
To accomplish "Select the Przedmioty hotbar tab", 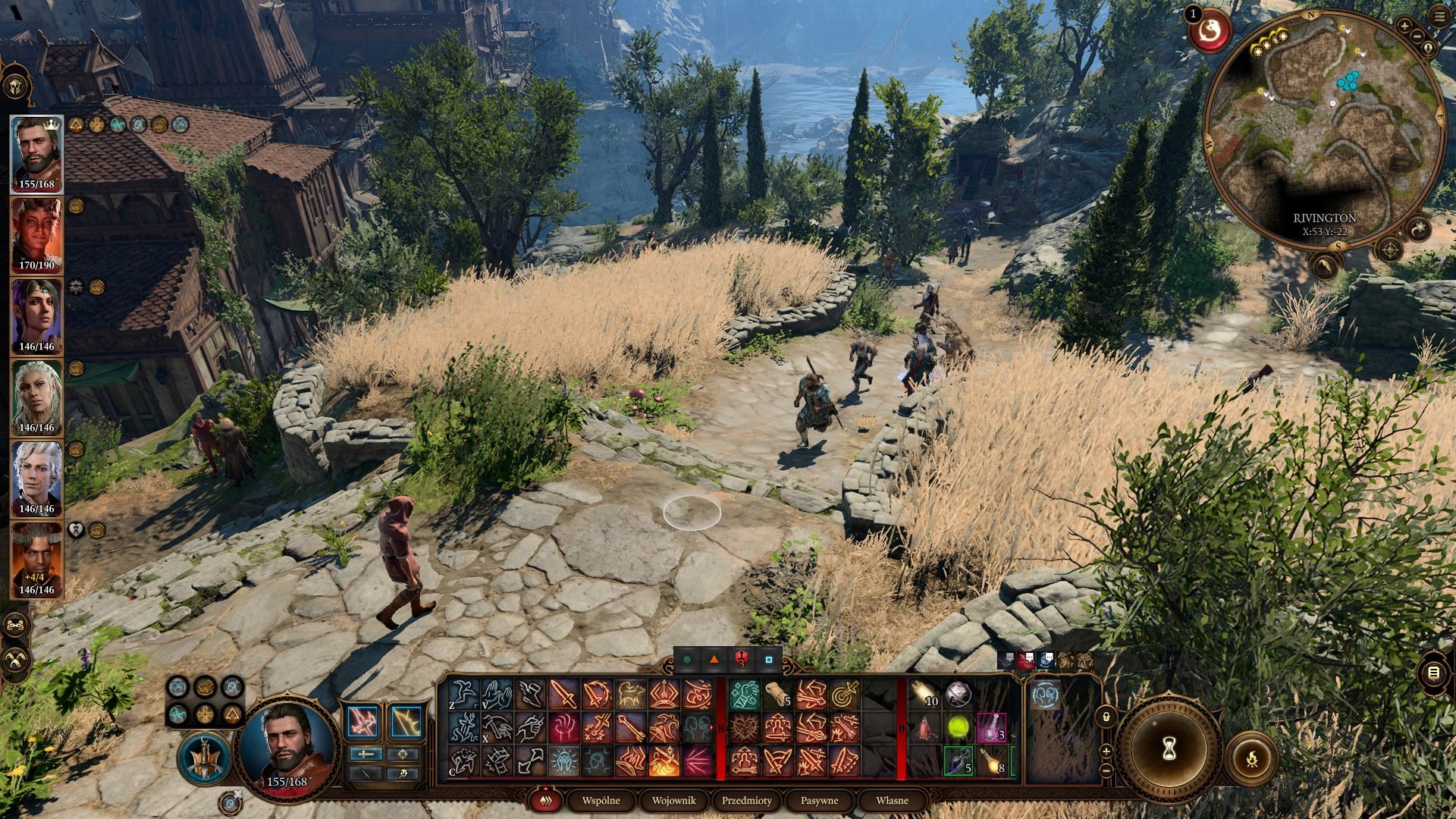I will tap(746, 800).
